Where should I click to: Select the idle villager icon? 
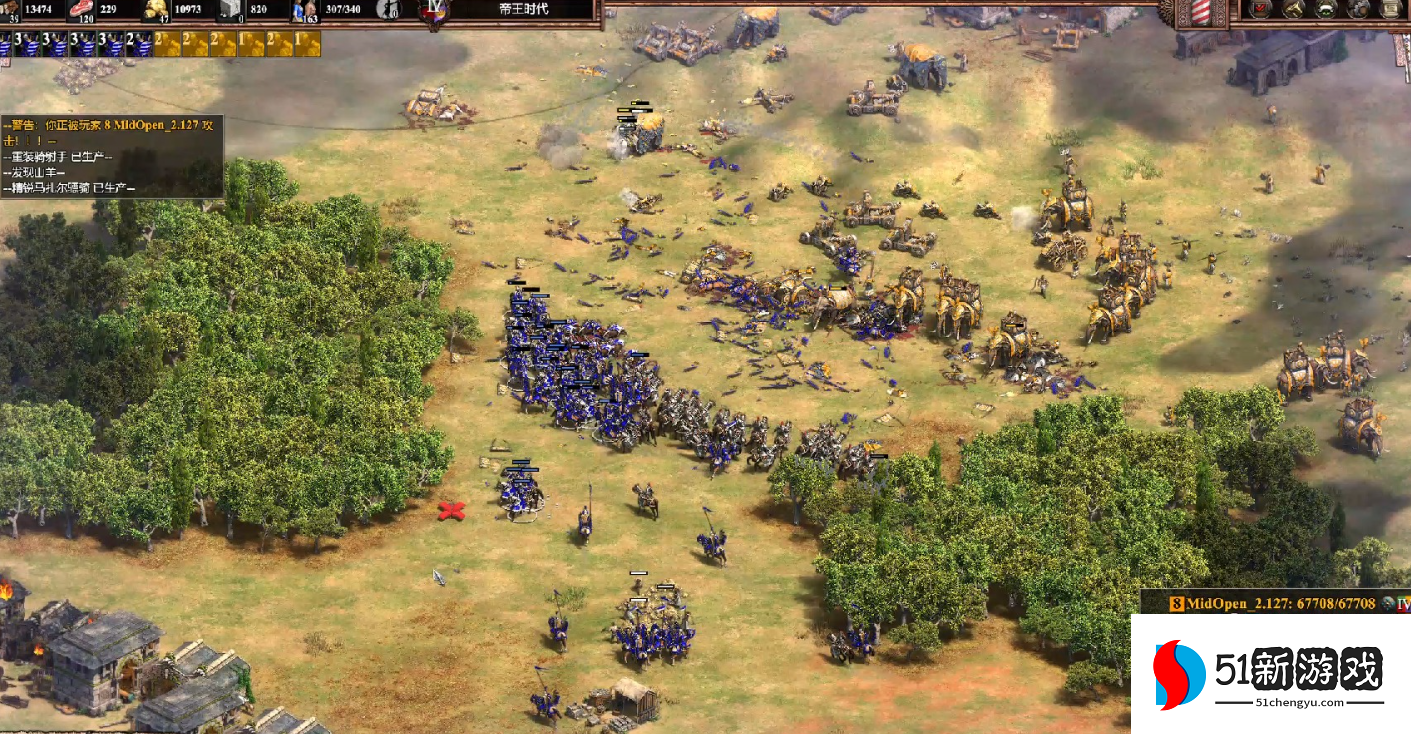[387, 9]
